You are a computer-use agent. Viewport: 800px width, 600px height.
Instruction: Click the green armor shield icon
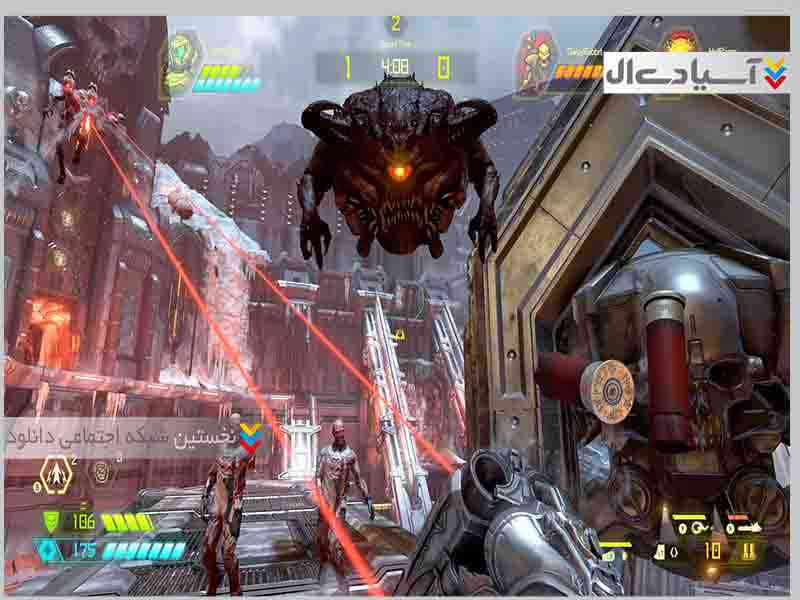click(51, 521)
